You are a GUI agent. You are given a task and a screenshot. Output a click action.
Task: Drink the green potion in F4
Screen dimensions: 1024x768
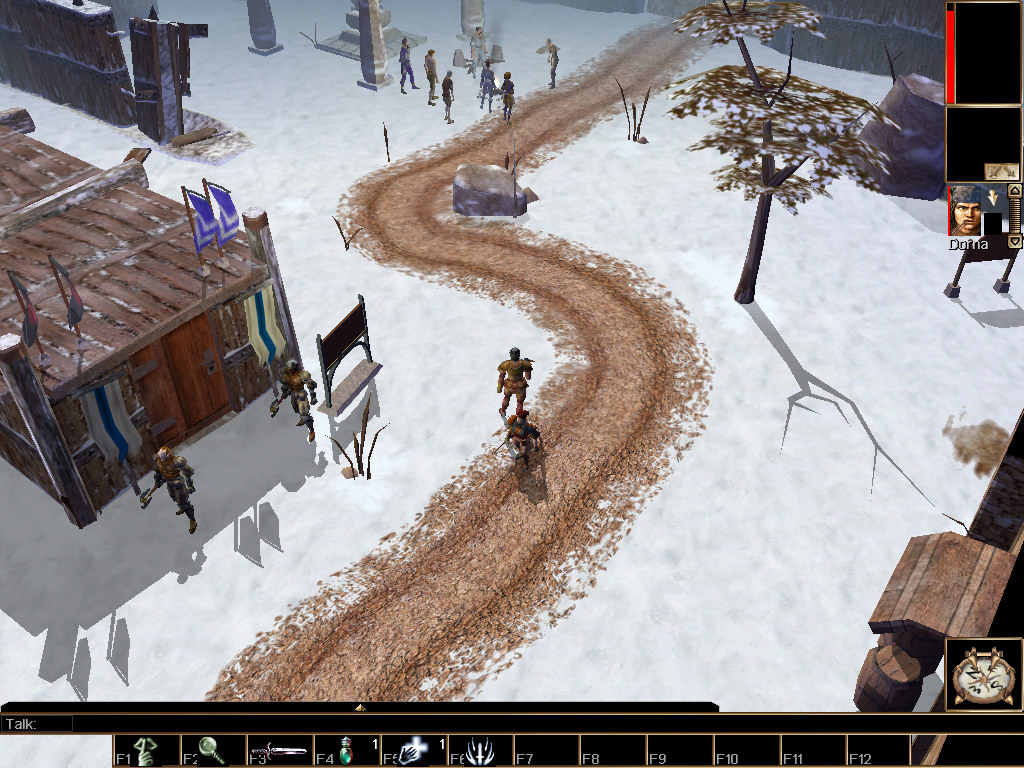[346, 751]
